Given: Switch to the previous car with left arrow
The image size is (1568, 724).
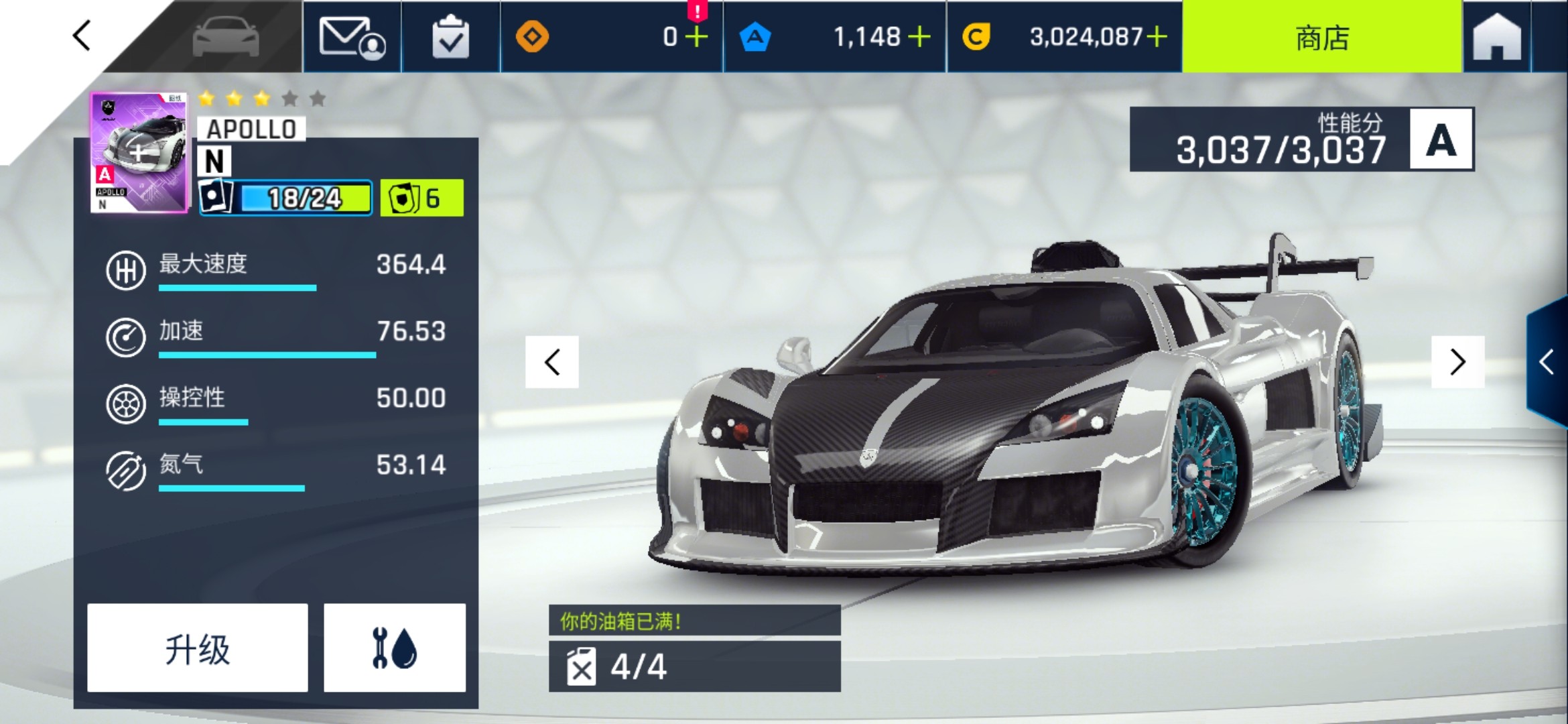Looking at the screenshot, I should pos(551,363).
